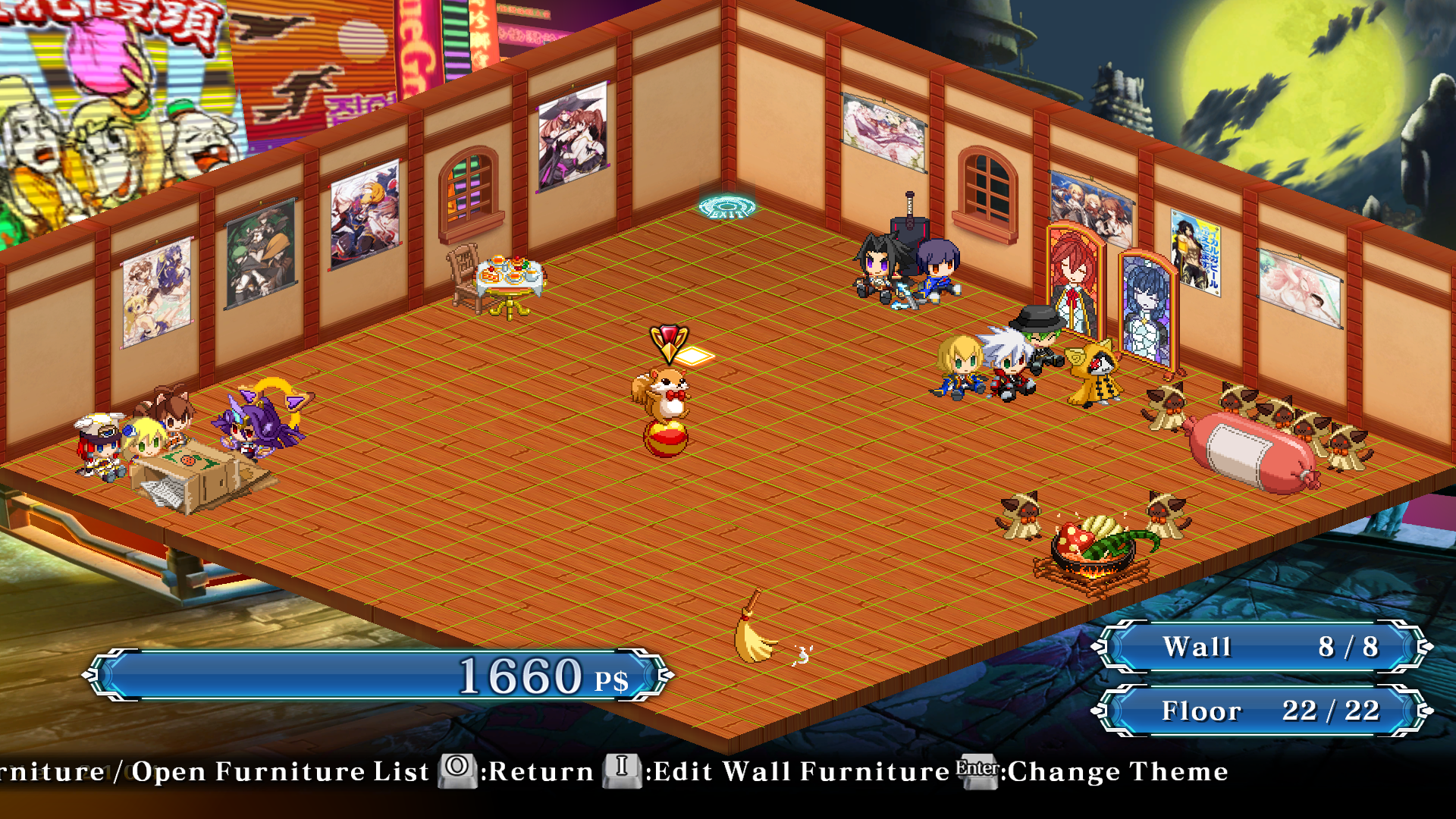Viewport: 1456px width, 819px height.
Task: Choose the blue stained glass panel
Action: (x=1147, y=309)
